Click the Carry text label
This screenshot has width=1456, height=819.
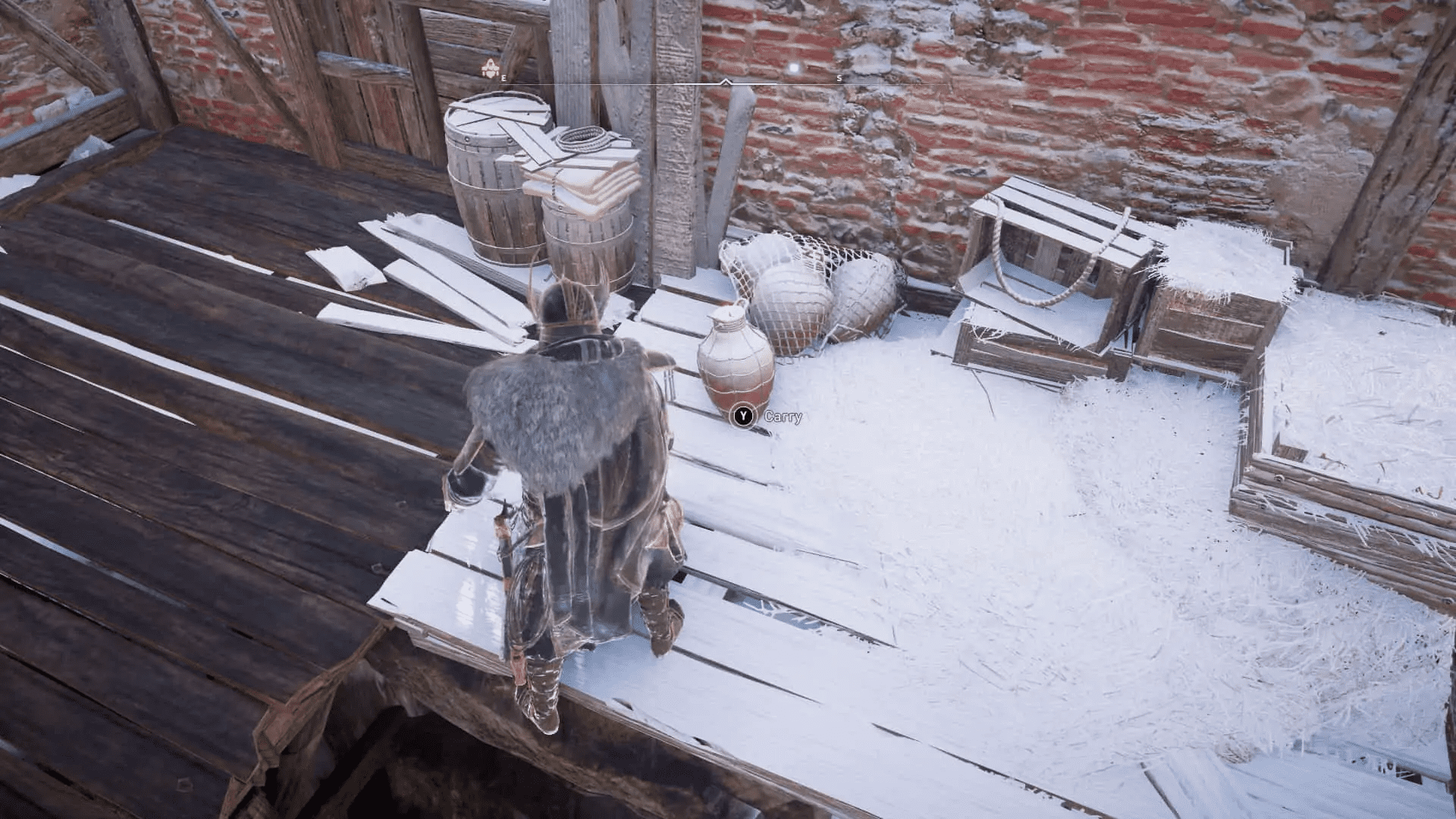coord(783,416)
